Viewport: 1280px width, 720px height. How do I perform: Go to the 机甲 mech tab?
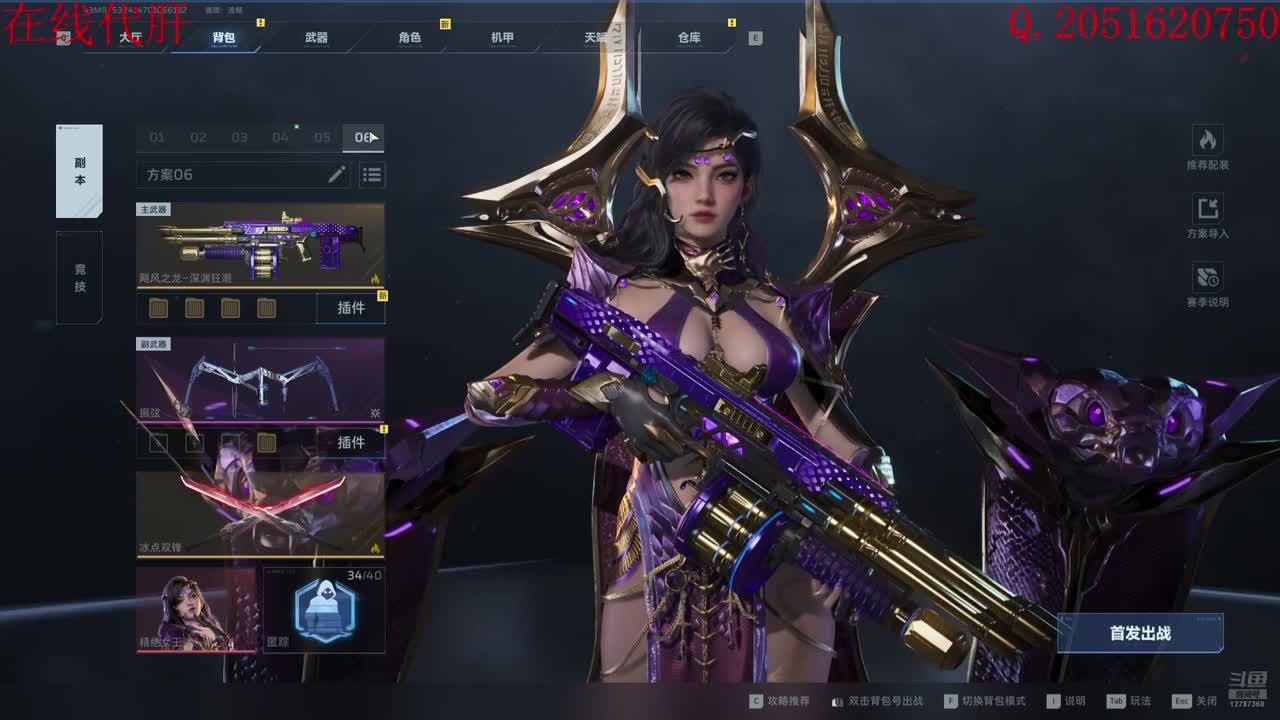[x=502, y=38]
